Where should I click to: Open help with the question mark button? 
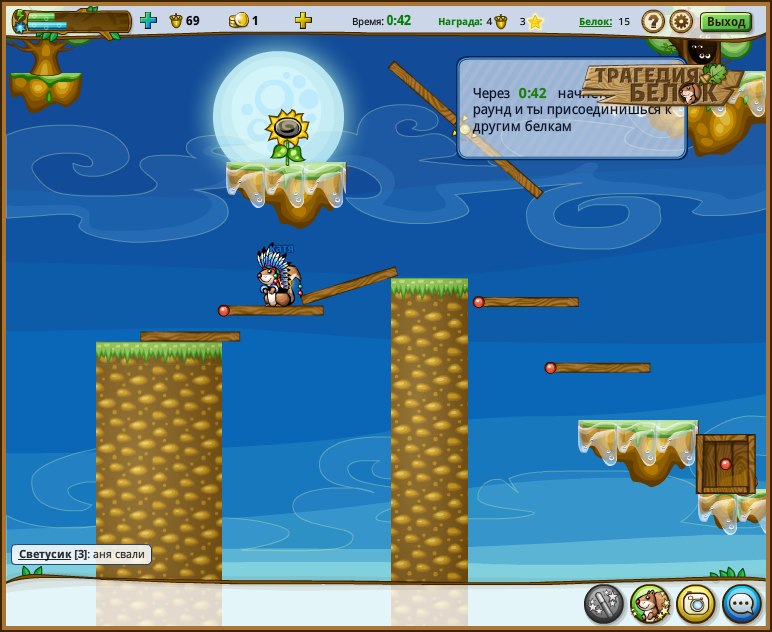[x=653, y=21]
